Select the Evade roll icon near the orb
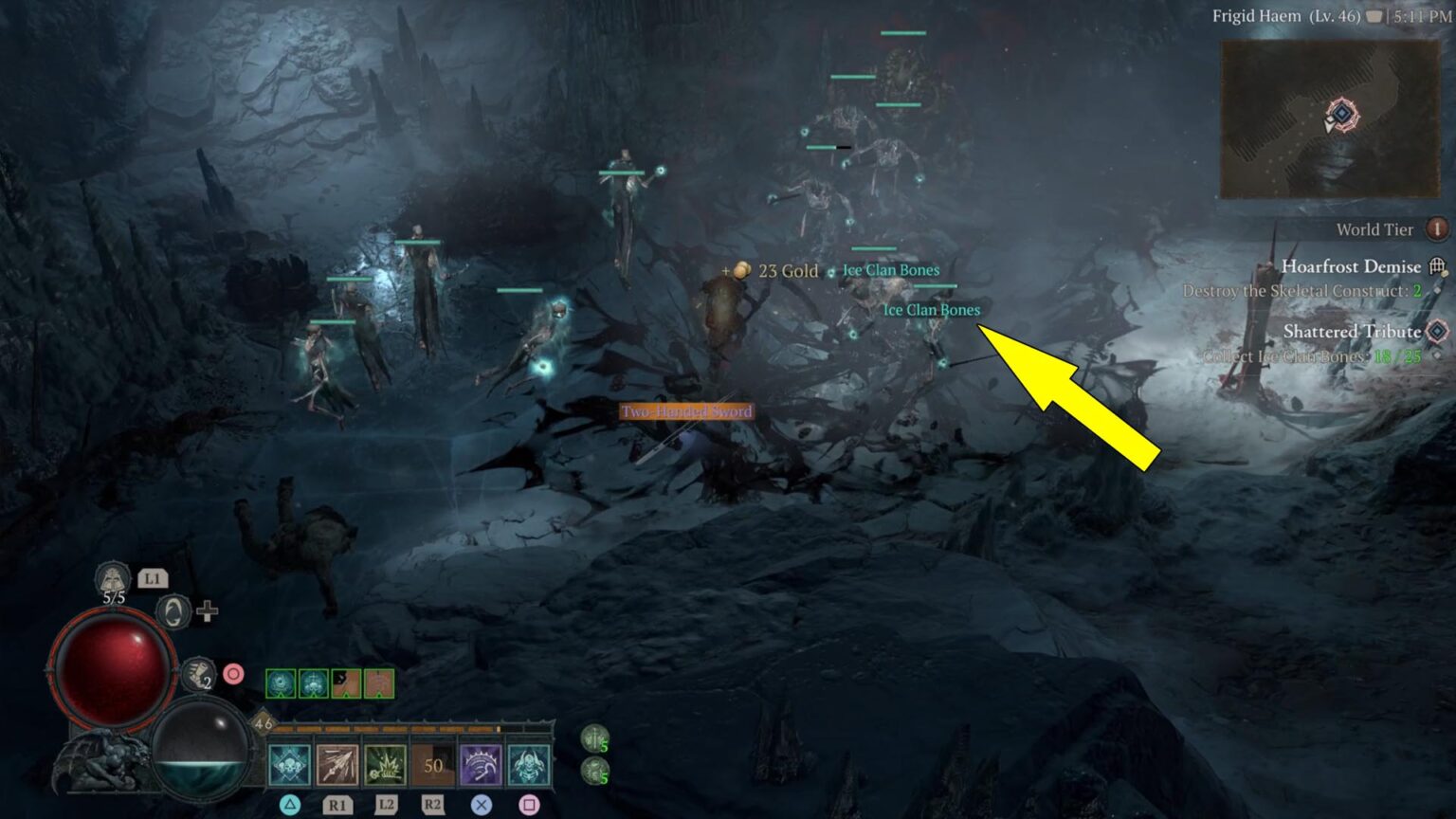Viewport: 1456px width, 819px height. coord(173,612)
